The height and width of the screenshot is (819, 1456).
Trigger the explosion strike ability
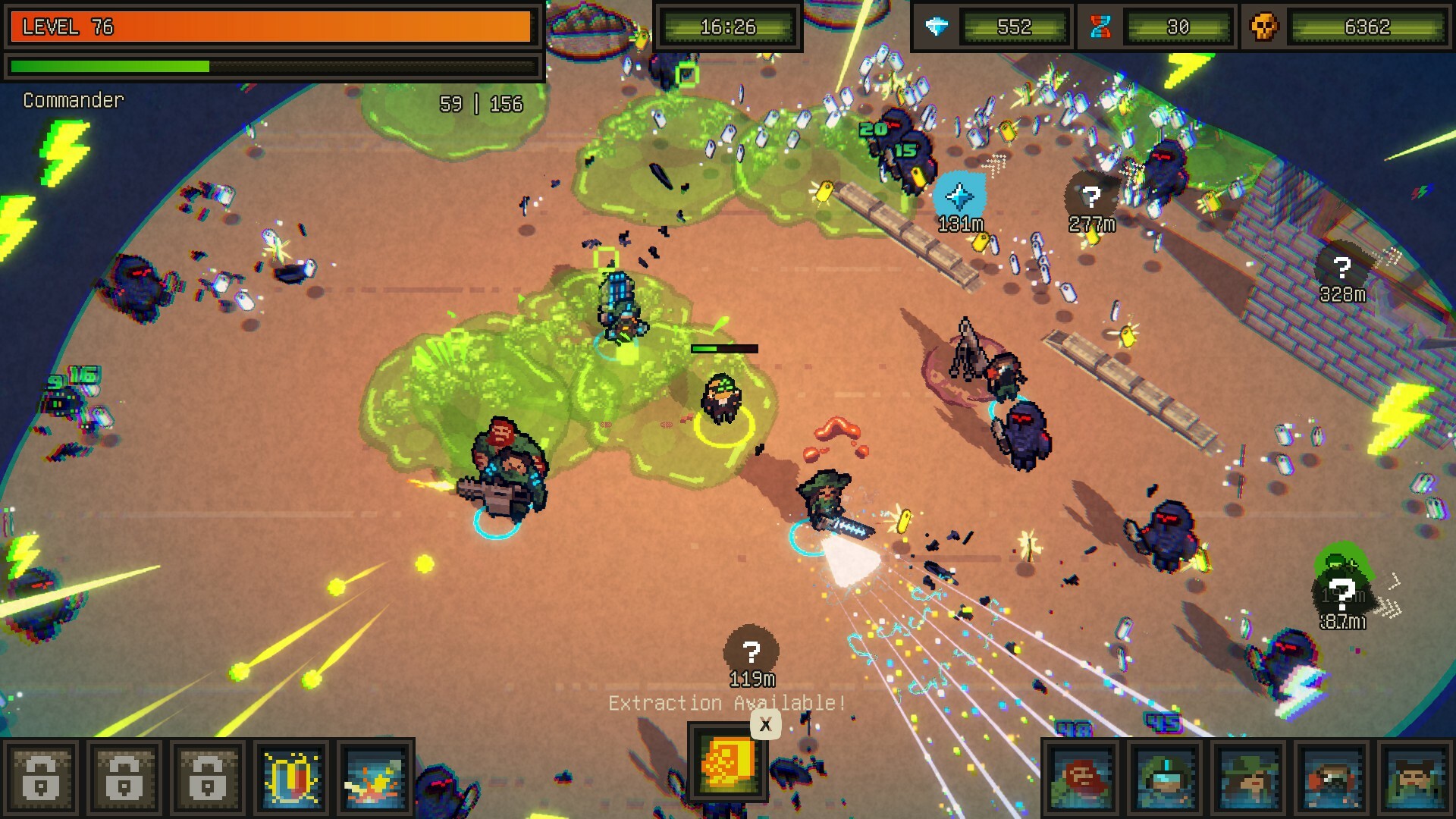pos(375,778)
